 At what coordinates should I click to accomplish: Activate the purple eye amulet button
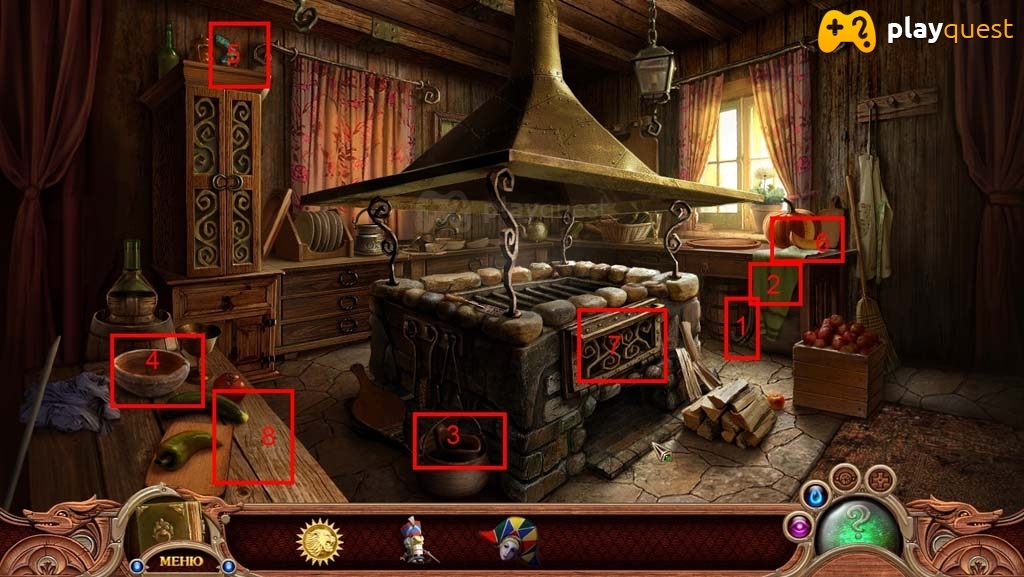tap(799, 527)
